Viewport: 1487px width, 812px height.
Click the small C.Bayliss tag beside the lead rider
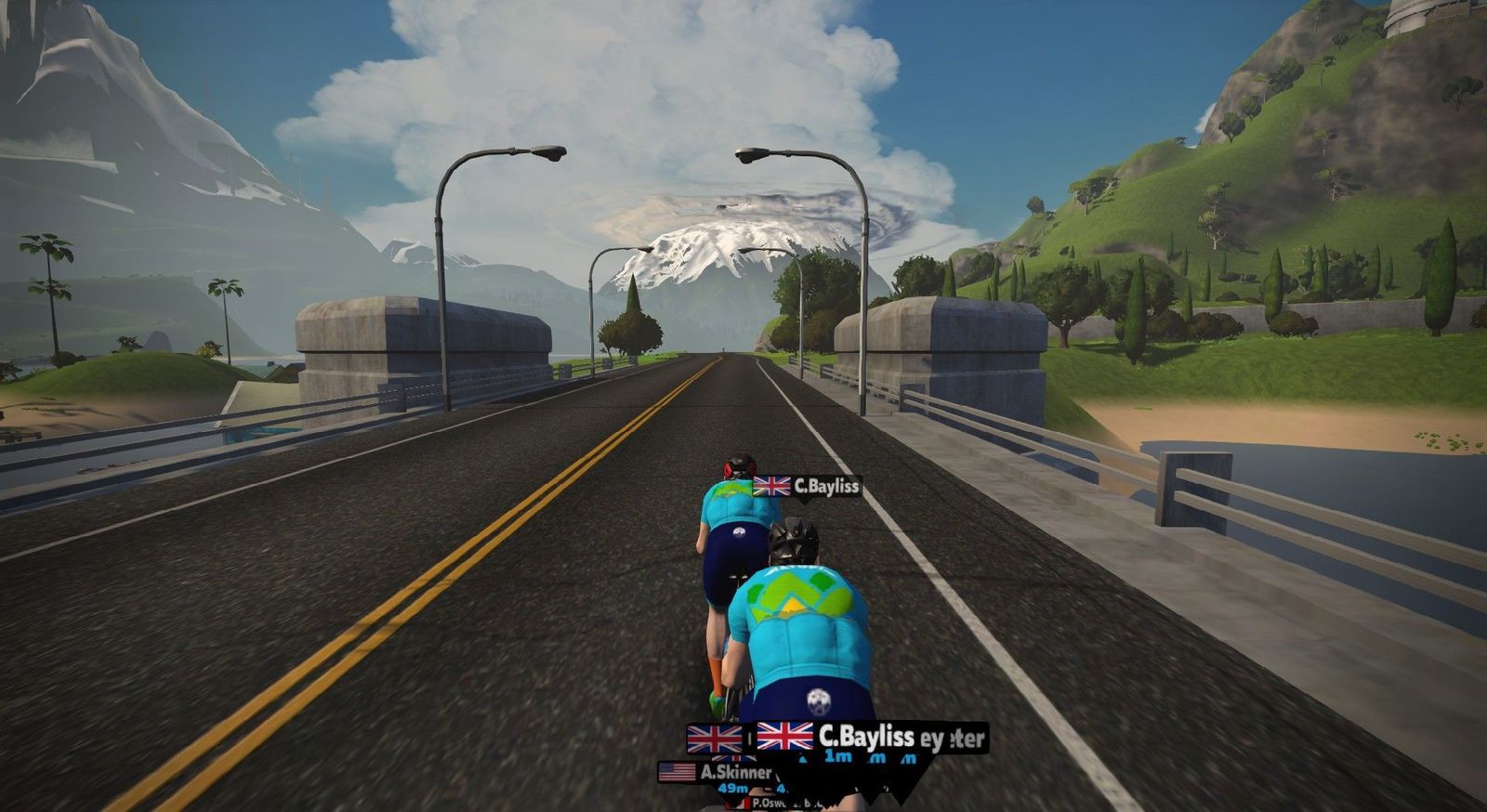coord(806,486)
